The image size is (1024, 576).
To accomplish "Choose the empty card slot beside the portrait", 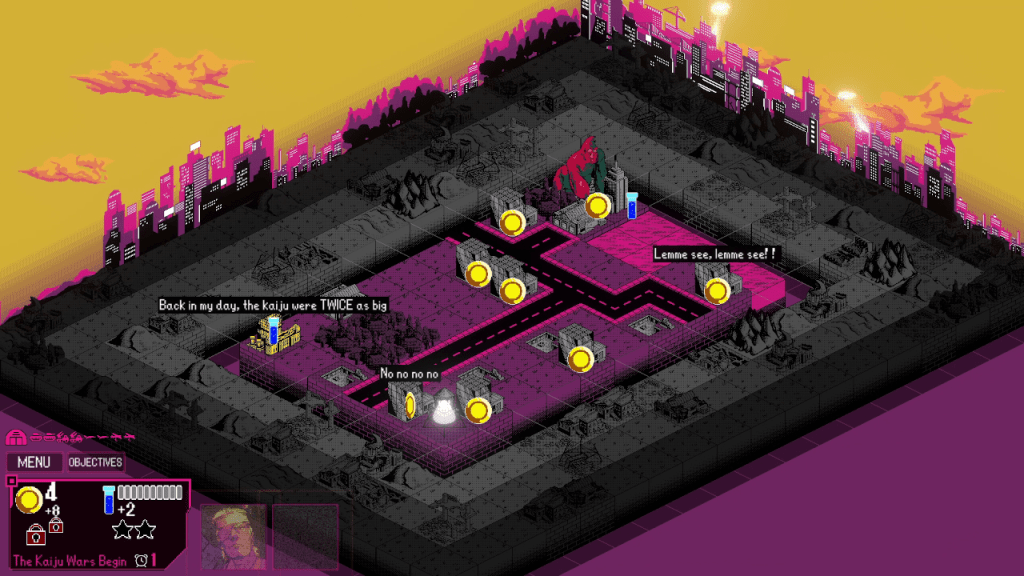I will pyautogui.click(x=305, y=536).
